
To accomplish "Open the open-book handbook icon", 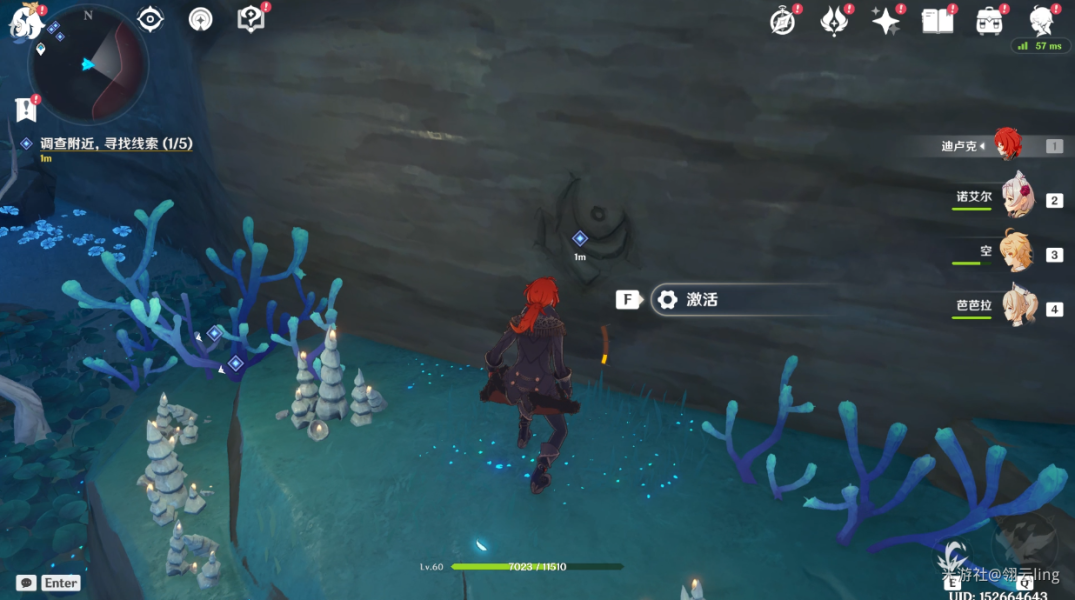I will [937, 21].
